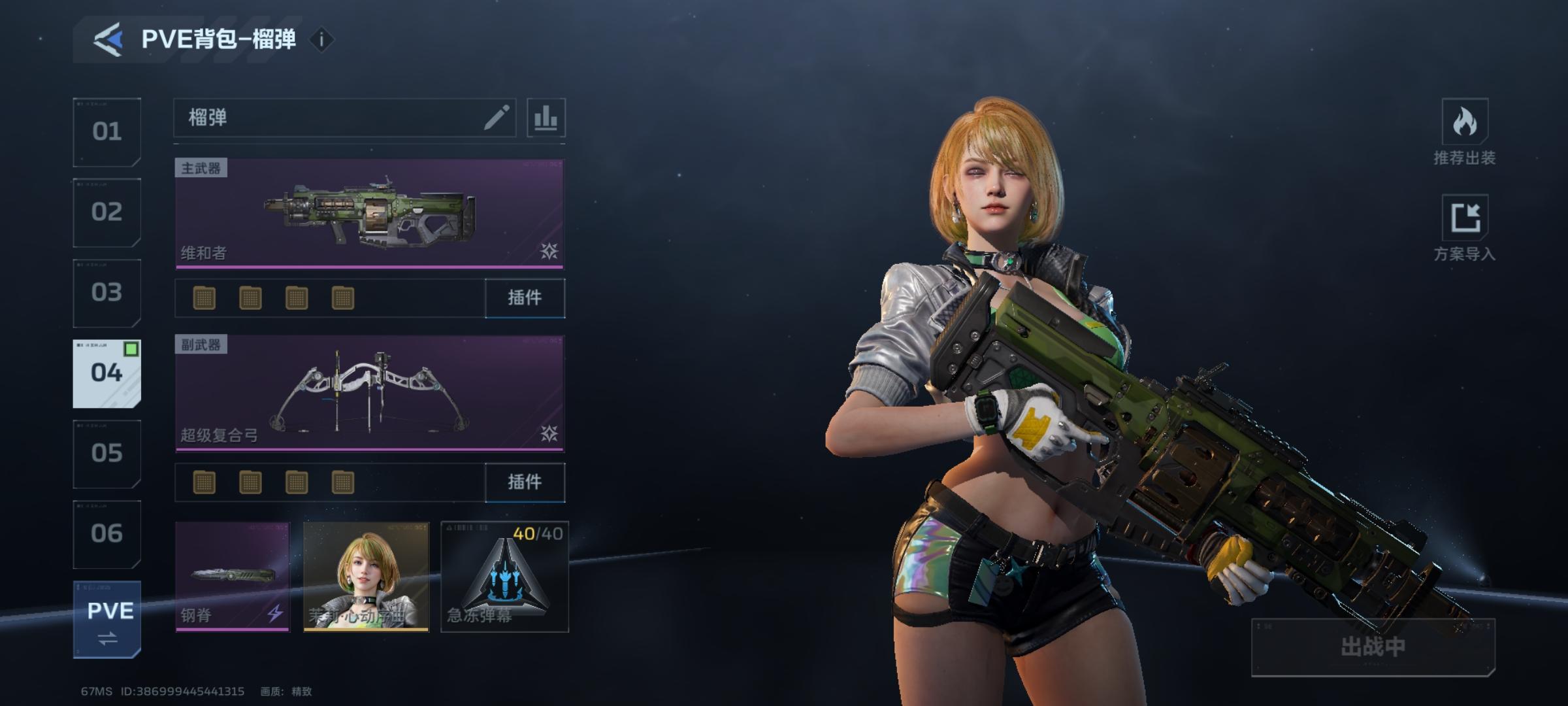Show loadout stats with the bar chart icon
The height and width of the screenshot is (706, 1568).
pos(546,118)
